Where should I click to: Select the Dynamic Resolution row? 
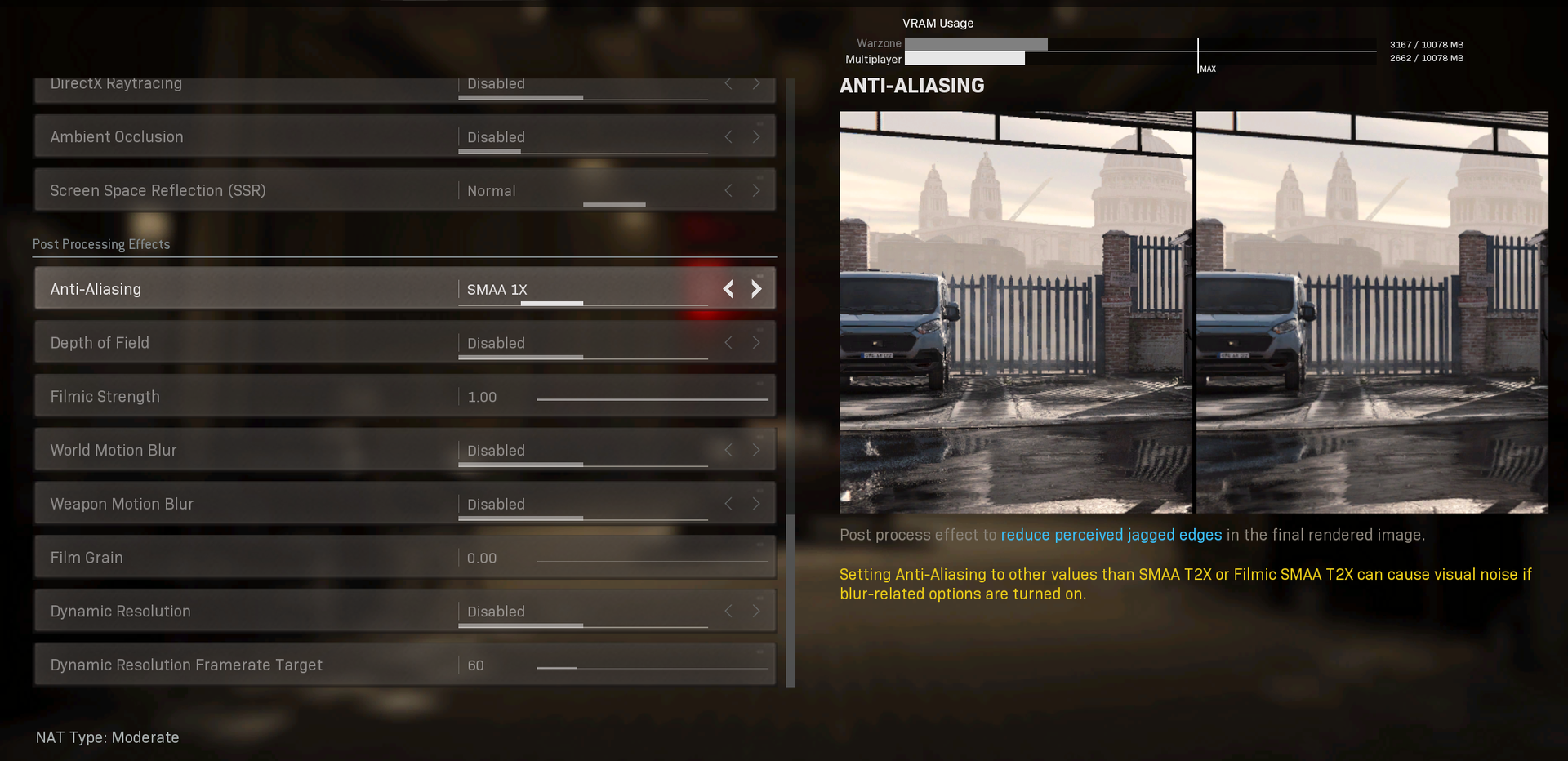(245, 612)
